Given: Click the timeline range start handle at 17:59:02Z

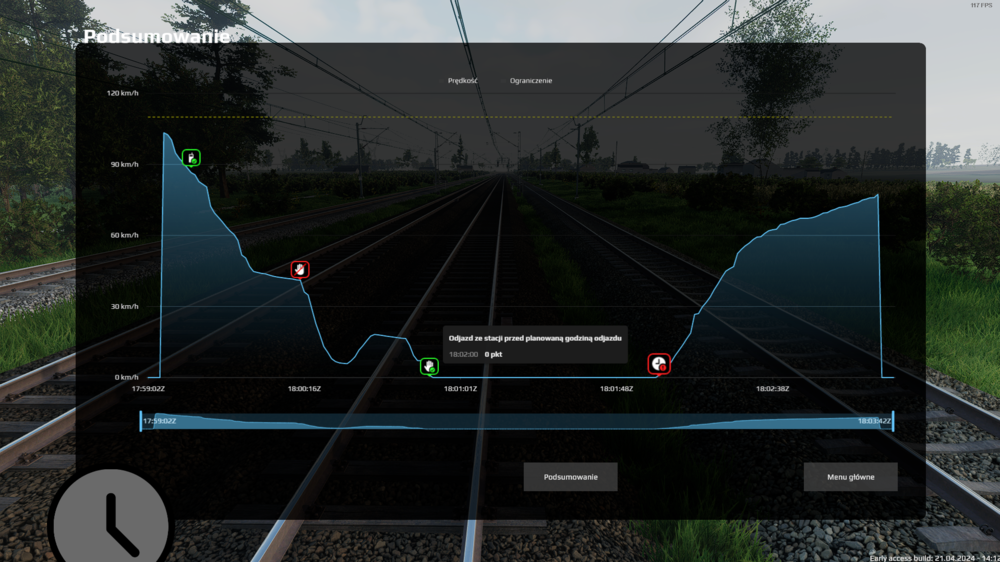Looking at the screenshot, I should pos(141,422).
